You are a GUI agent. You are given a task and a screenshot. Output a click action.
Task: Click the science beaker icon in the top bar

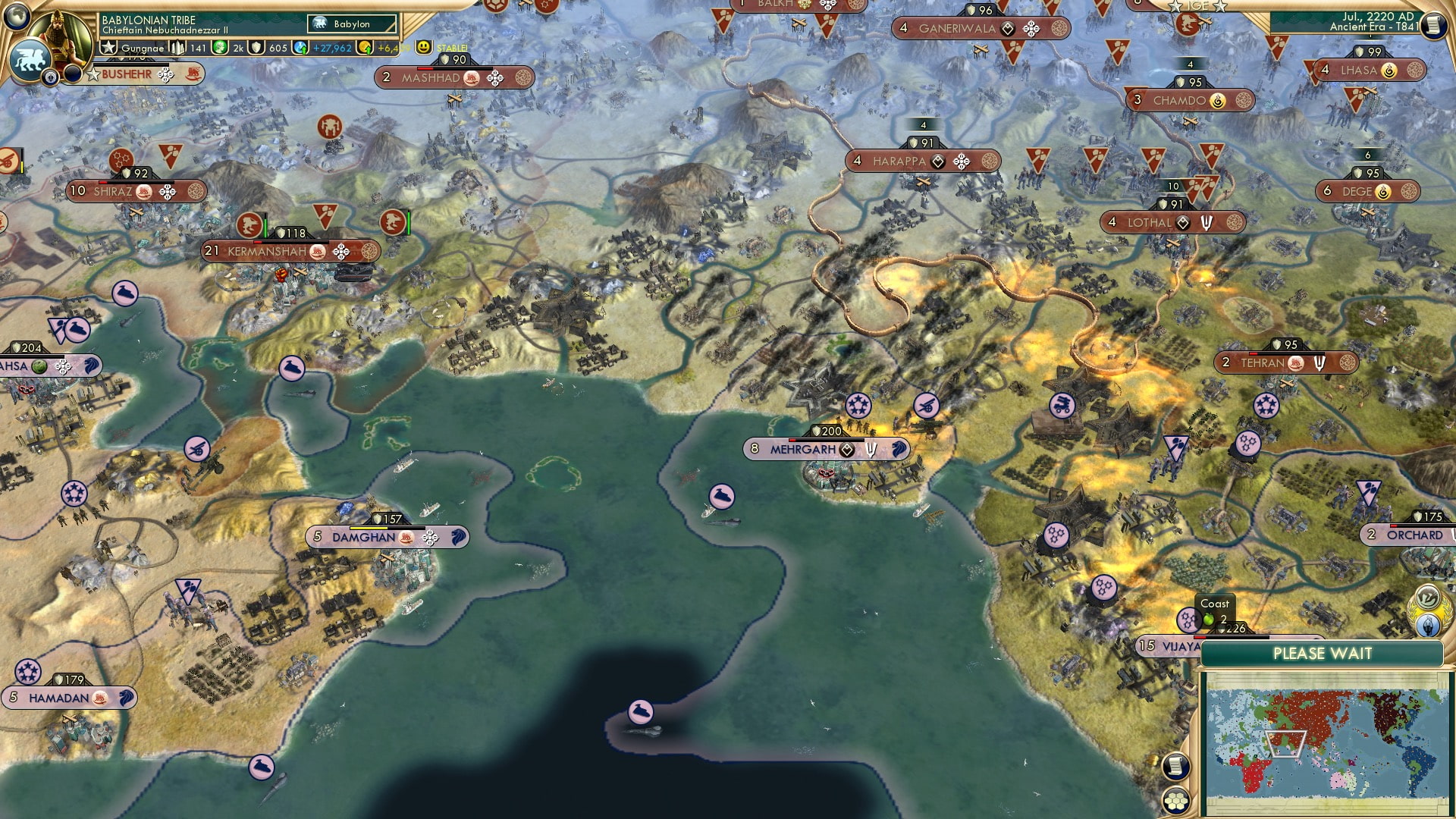300,48
